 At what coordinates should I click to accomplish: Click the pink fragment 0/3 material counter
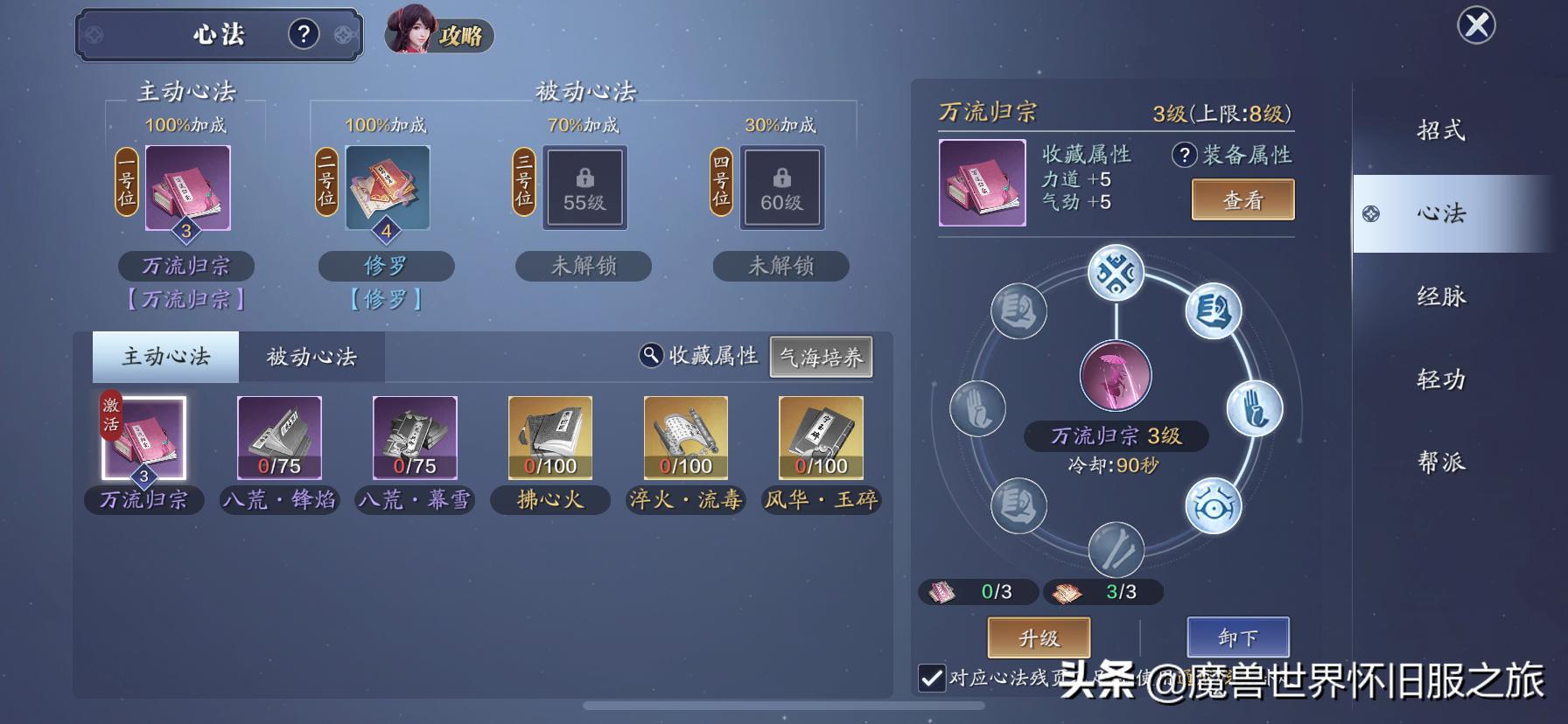979,591
